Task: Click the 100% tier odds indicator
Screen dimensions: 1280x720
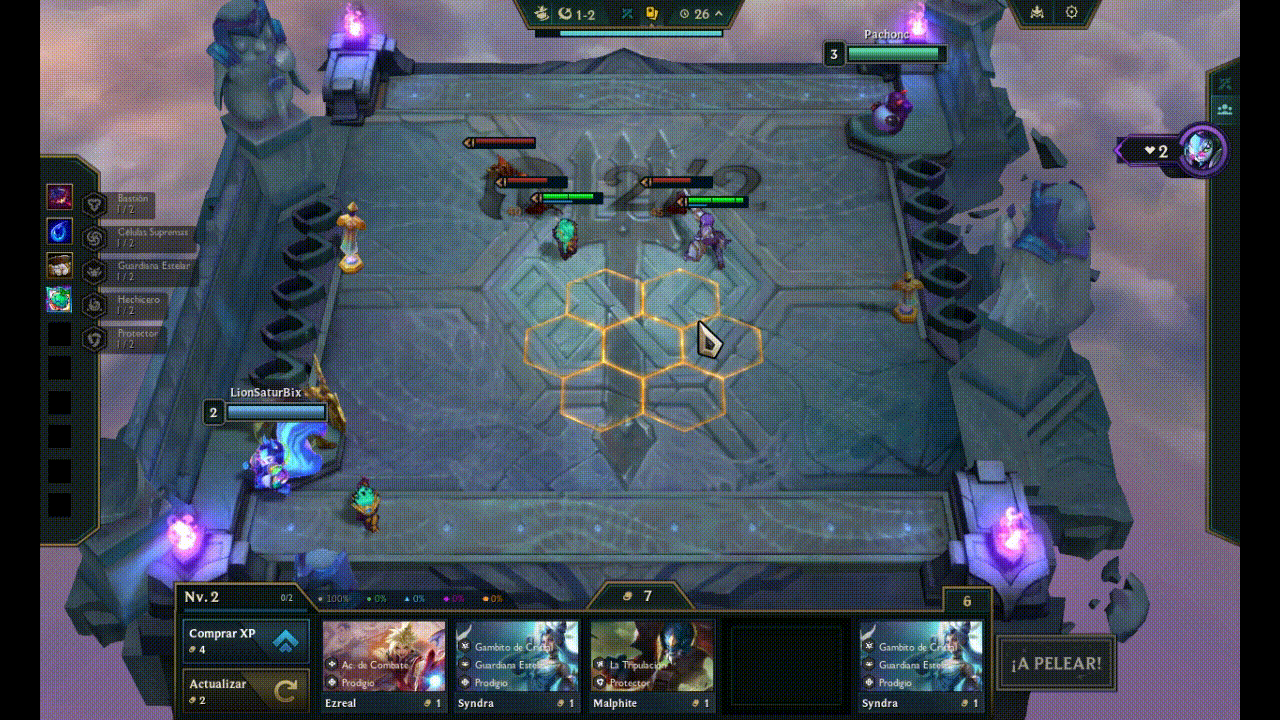Action: (333, 597)
